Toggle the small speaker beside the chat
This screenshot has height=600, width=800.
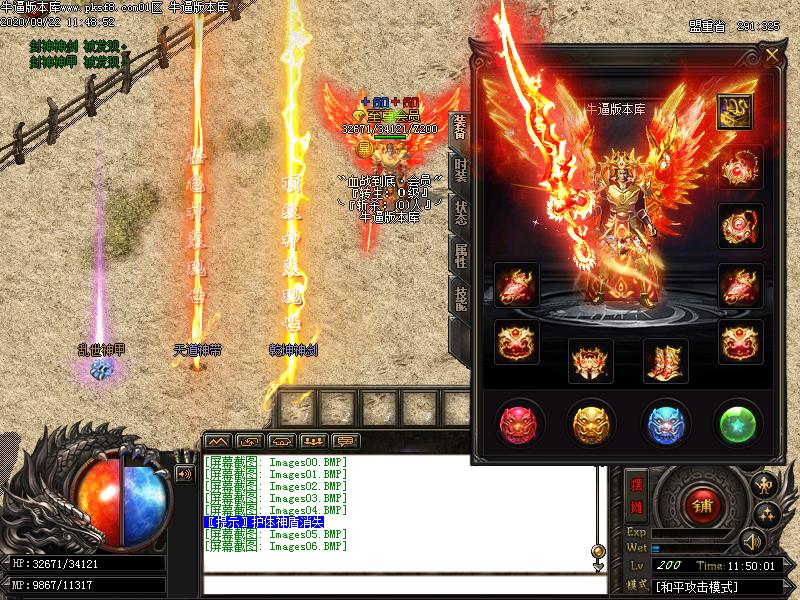[184, 473]
